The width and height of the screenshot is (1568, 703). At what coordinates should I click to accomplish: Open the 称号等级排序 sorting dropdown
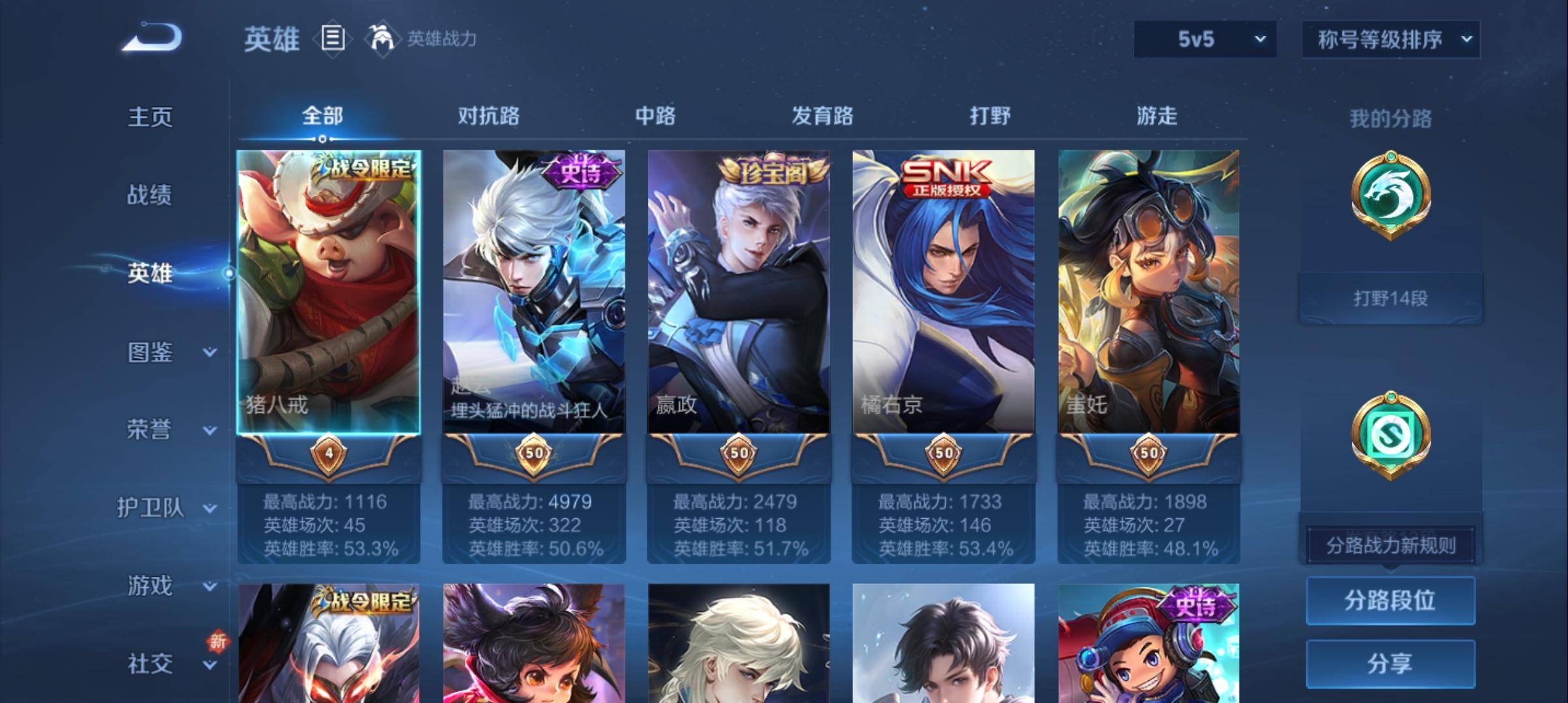[1391, 39]
